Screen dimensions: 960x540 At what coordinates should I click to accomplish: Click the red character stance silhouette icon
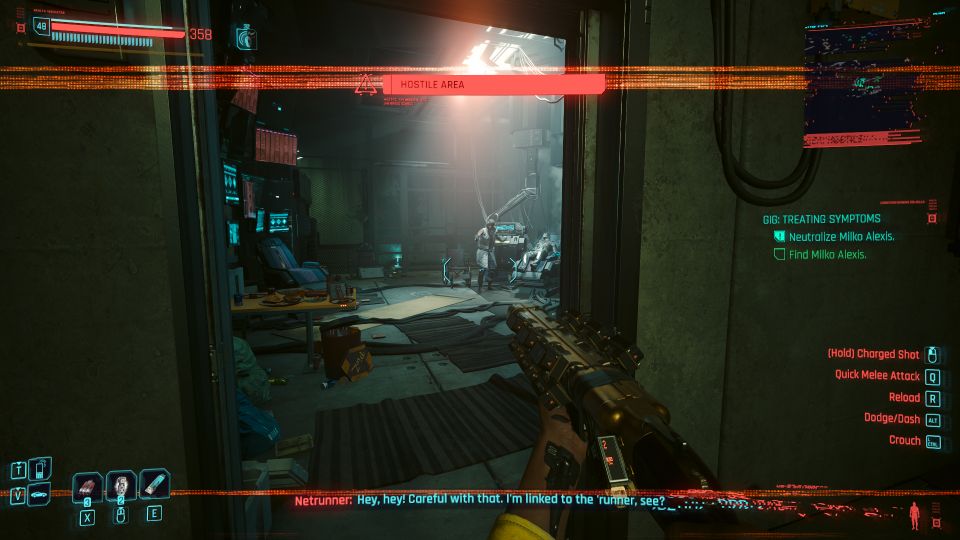[913, 516]
